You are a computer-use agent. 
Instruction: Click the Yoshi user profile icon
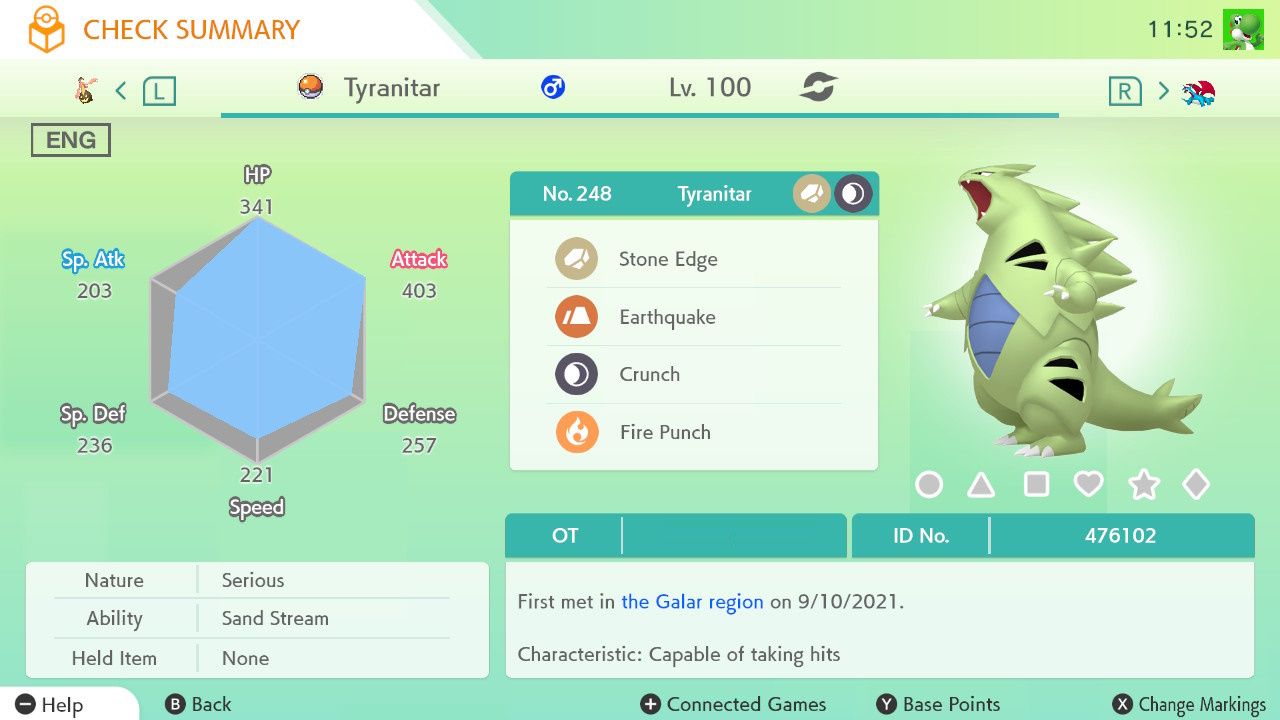[x=1243, y=30]
